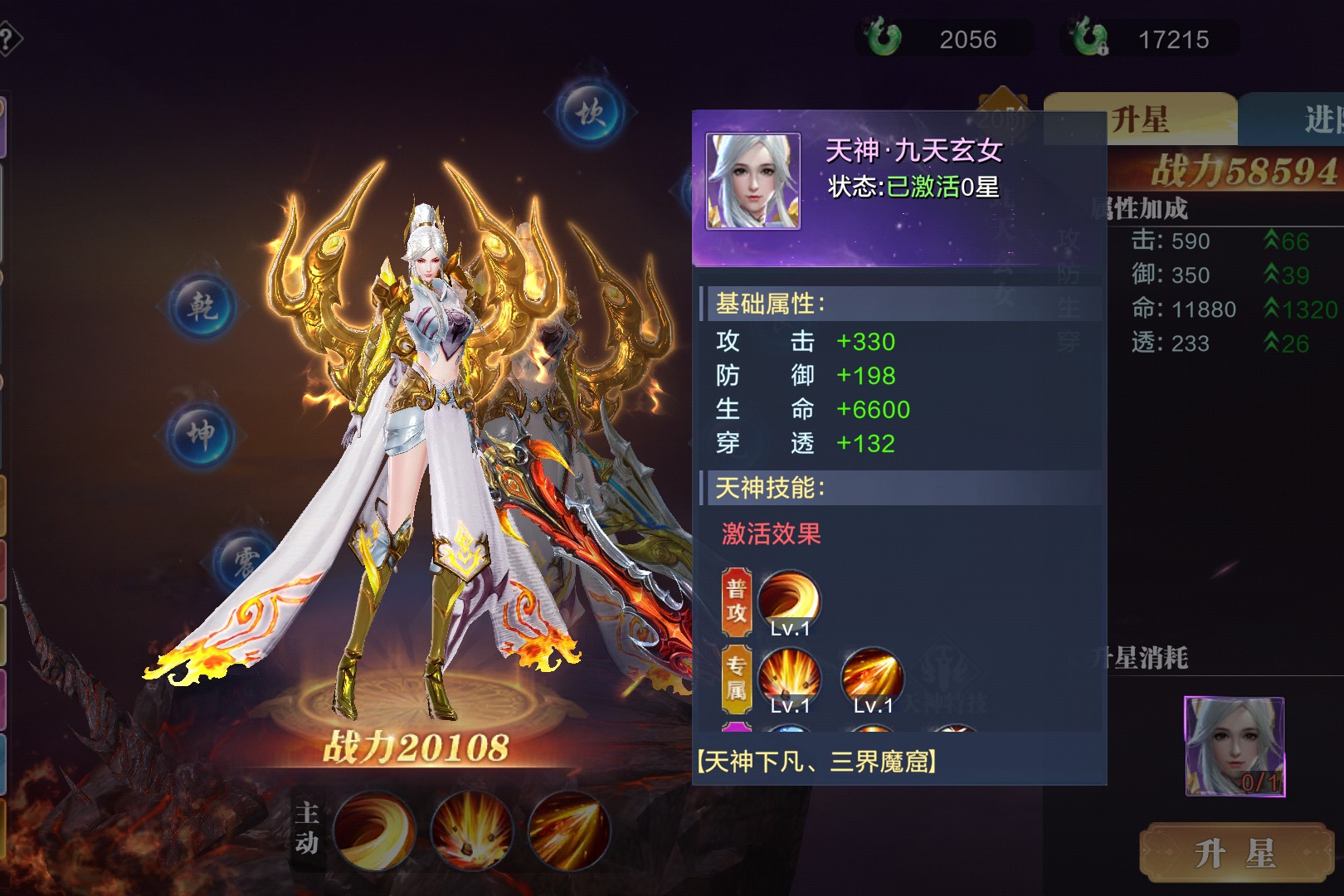Select the fire burst active skill

point(472,830)
